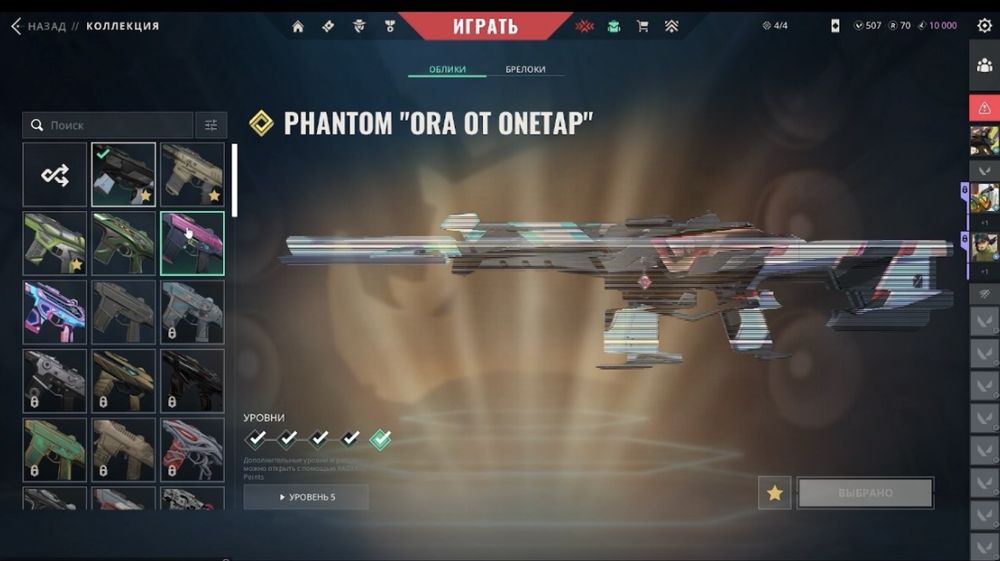The width and height of the screenshot is (1000, 561).
Task: Click the Поиск search field
Action: pyautogui.click(x=108, y=125)
